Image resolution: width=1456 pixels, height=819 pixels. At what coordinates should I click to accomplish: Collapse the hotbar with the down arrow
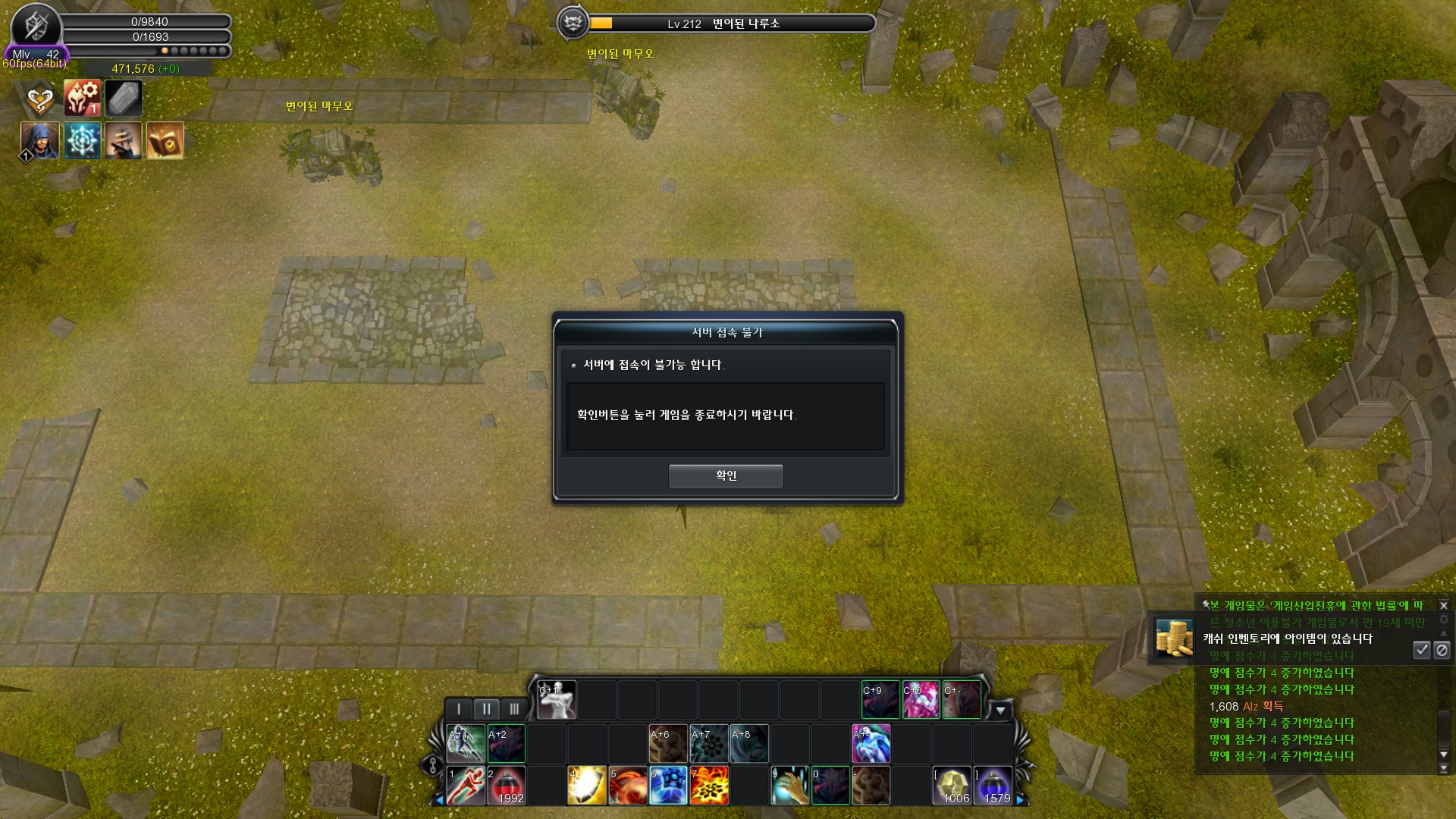(x=1000, y=711)
